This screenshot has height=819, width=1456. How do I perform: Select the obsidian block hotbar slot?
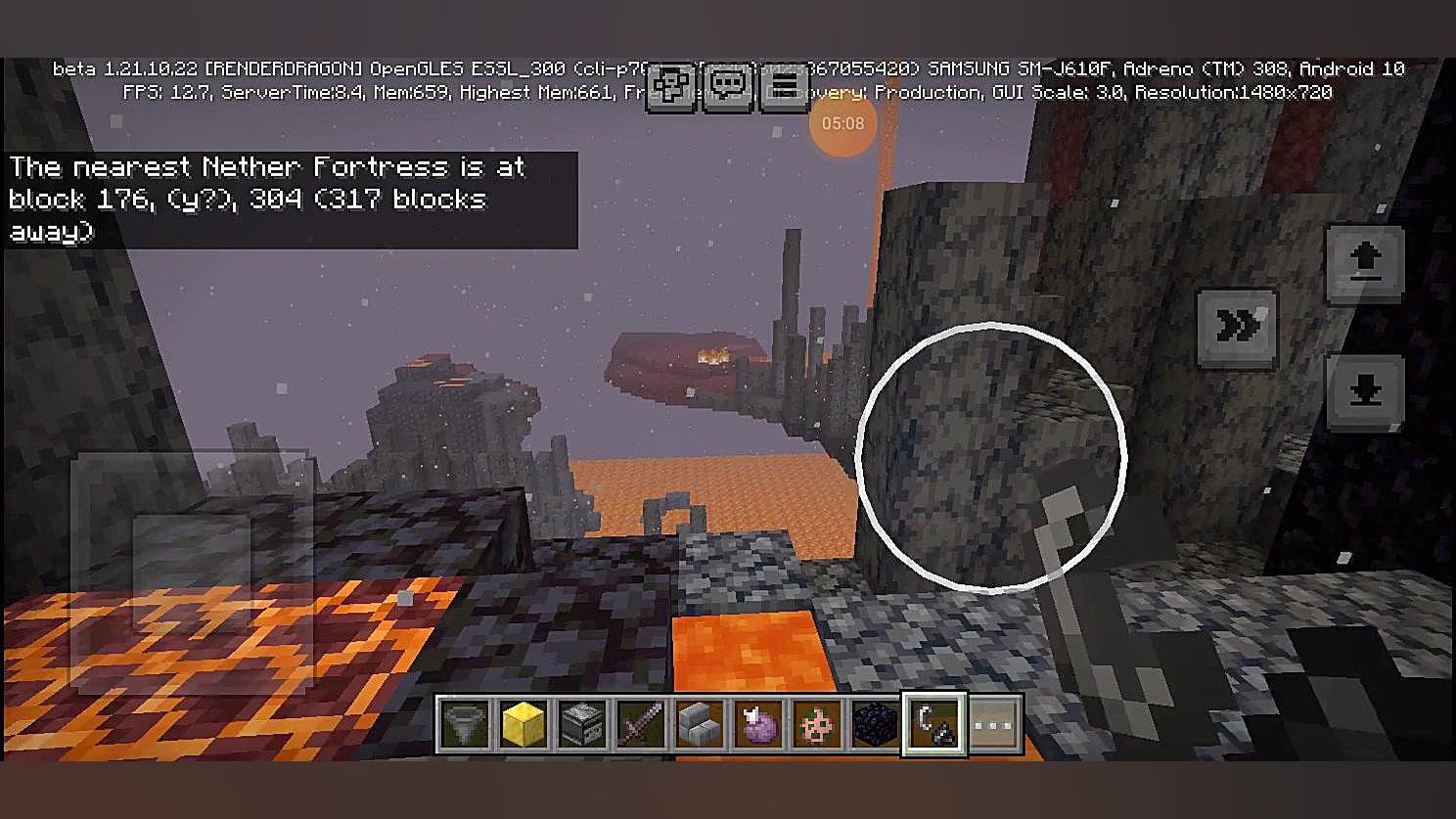876,726
